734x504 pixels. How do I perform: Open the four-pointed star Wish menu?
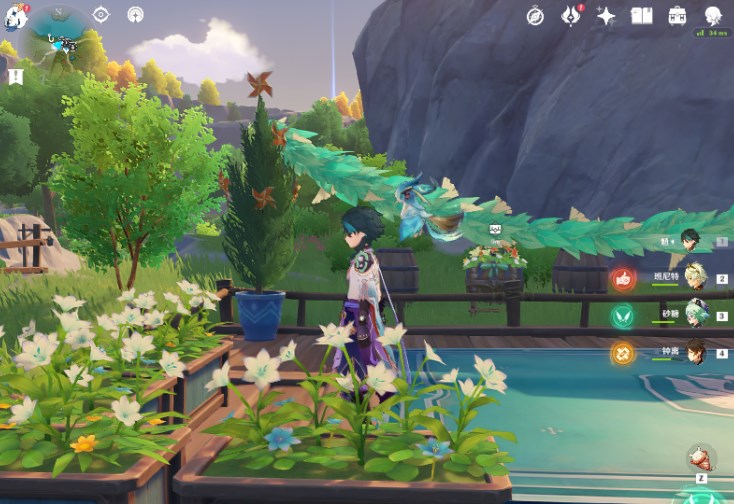pyautogui.click(x=606, y=15)
